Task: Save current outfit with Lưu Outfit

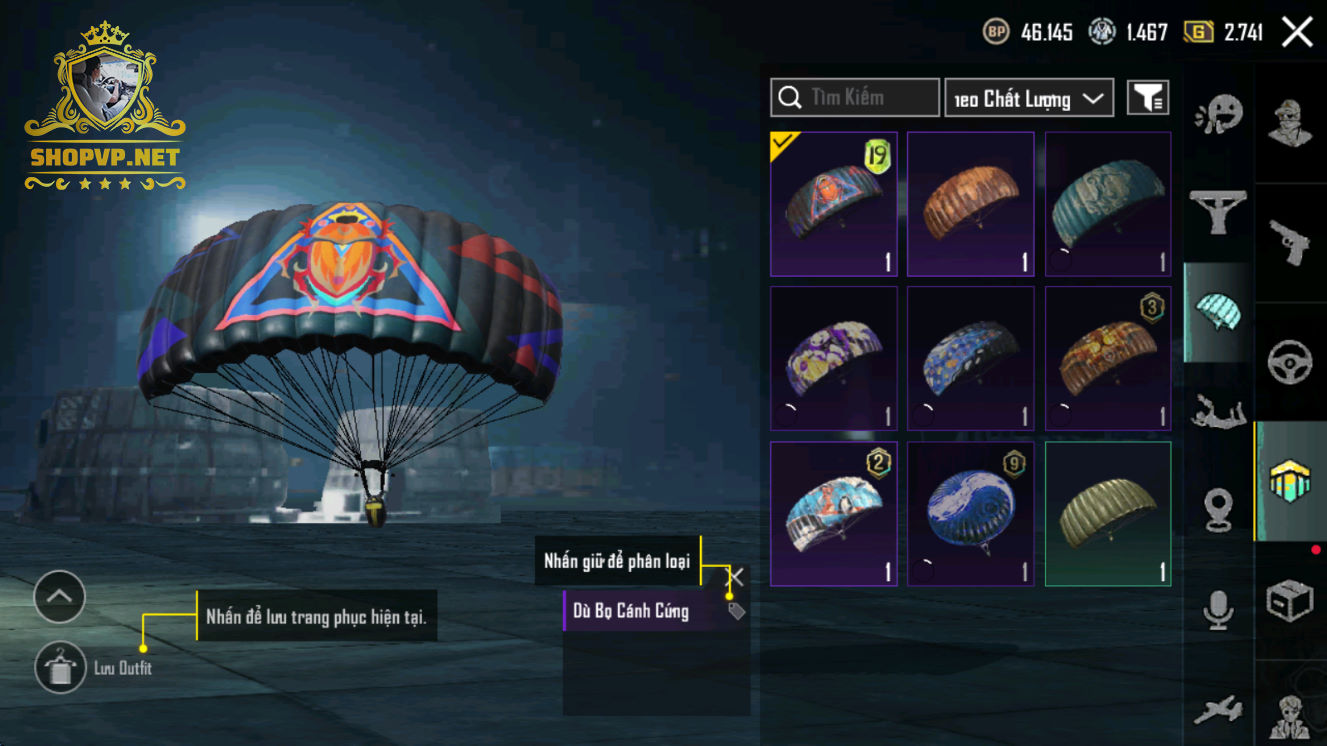Action: click(x=61, y=668)
